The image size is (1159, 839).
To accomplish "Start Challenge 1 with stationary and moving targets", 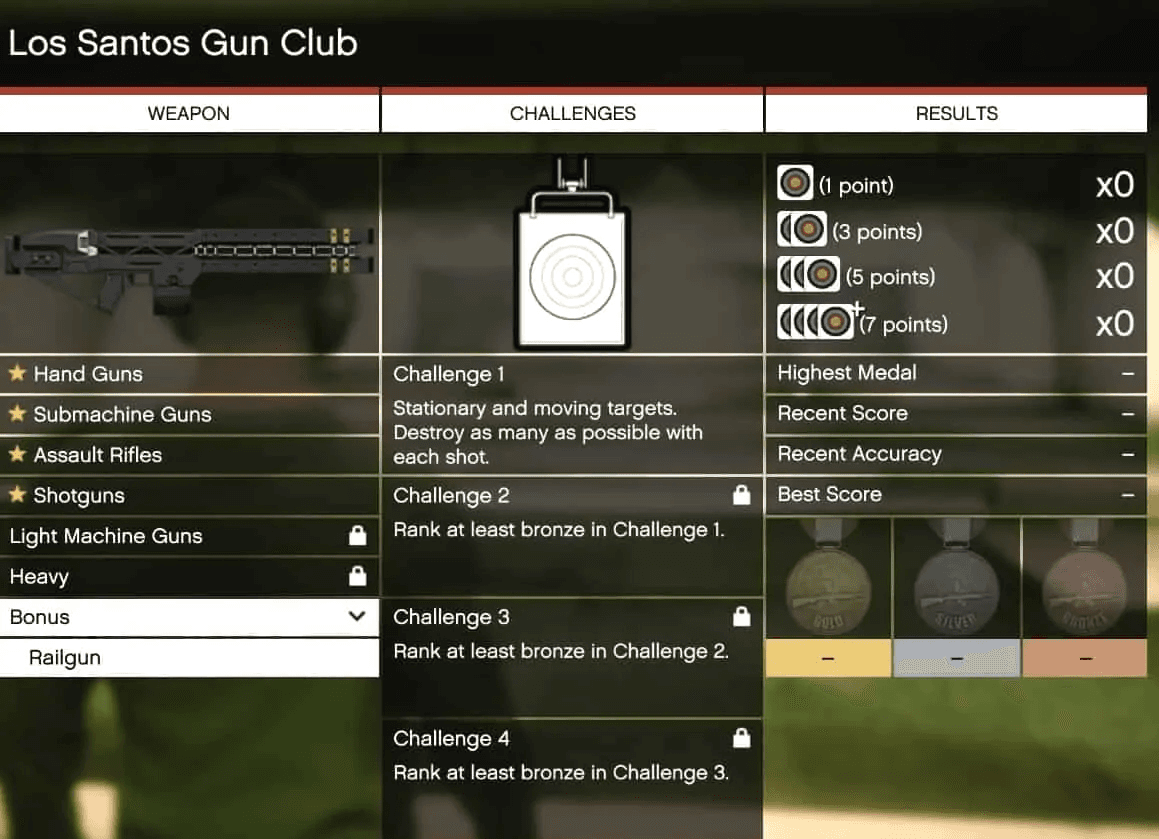I will 572,415.
